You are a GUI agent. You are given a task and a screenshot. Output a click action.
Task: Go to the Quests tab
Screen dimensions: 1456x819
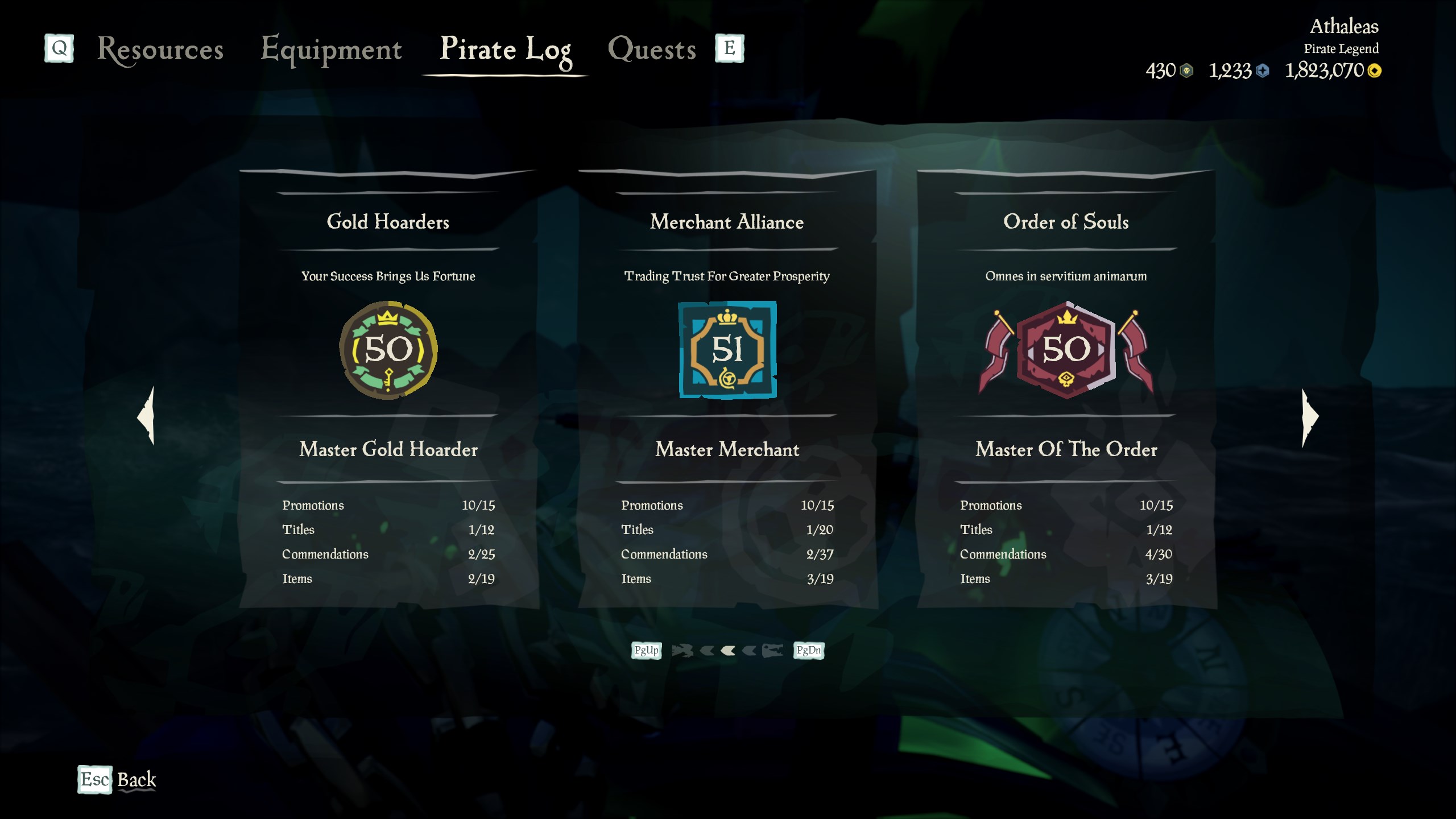pos(652,49)
